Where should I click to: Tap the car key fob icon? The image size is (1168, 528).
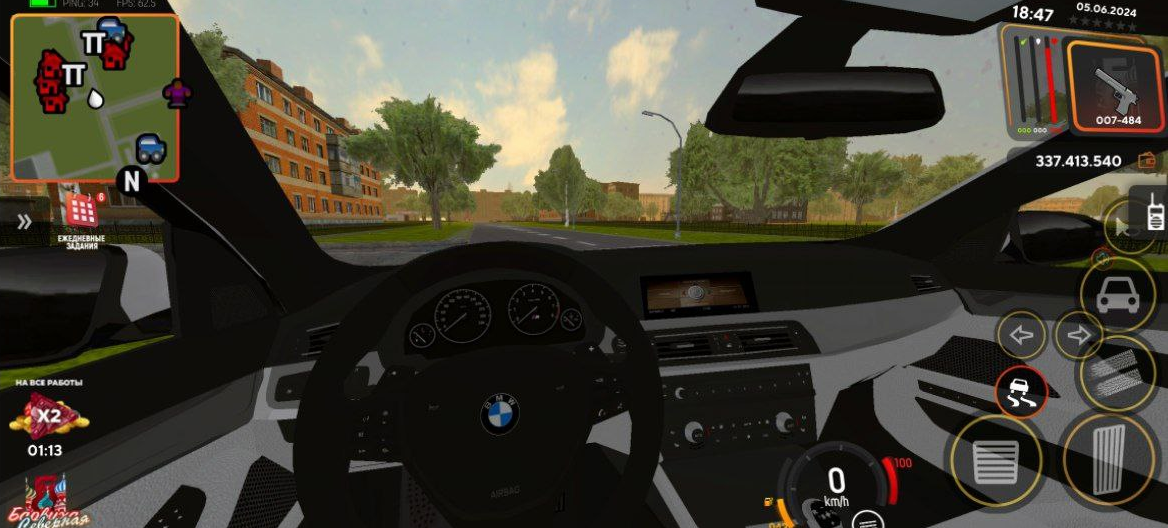[822, 512]
